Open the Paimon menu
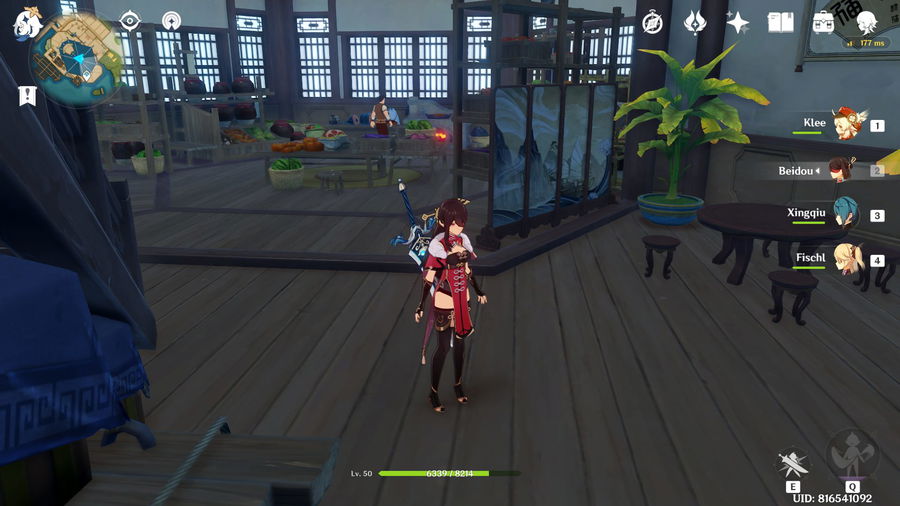 25,22
